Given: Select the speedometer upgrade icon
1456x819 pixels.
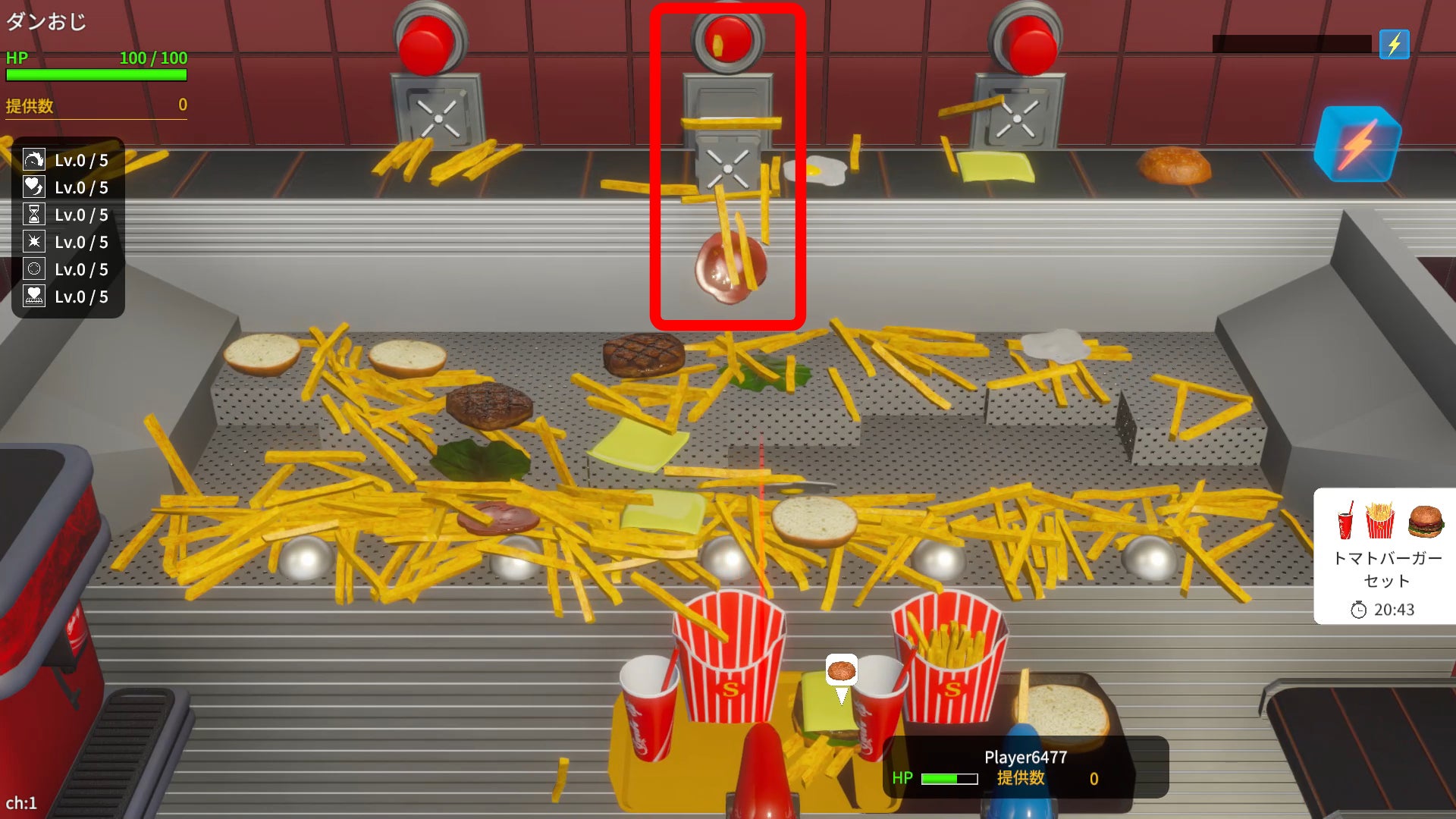Looking at the screenshot, I should click(x=34, y=160).
